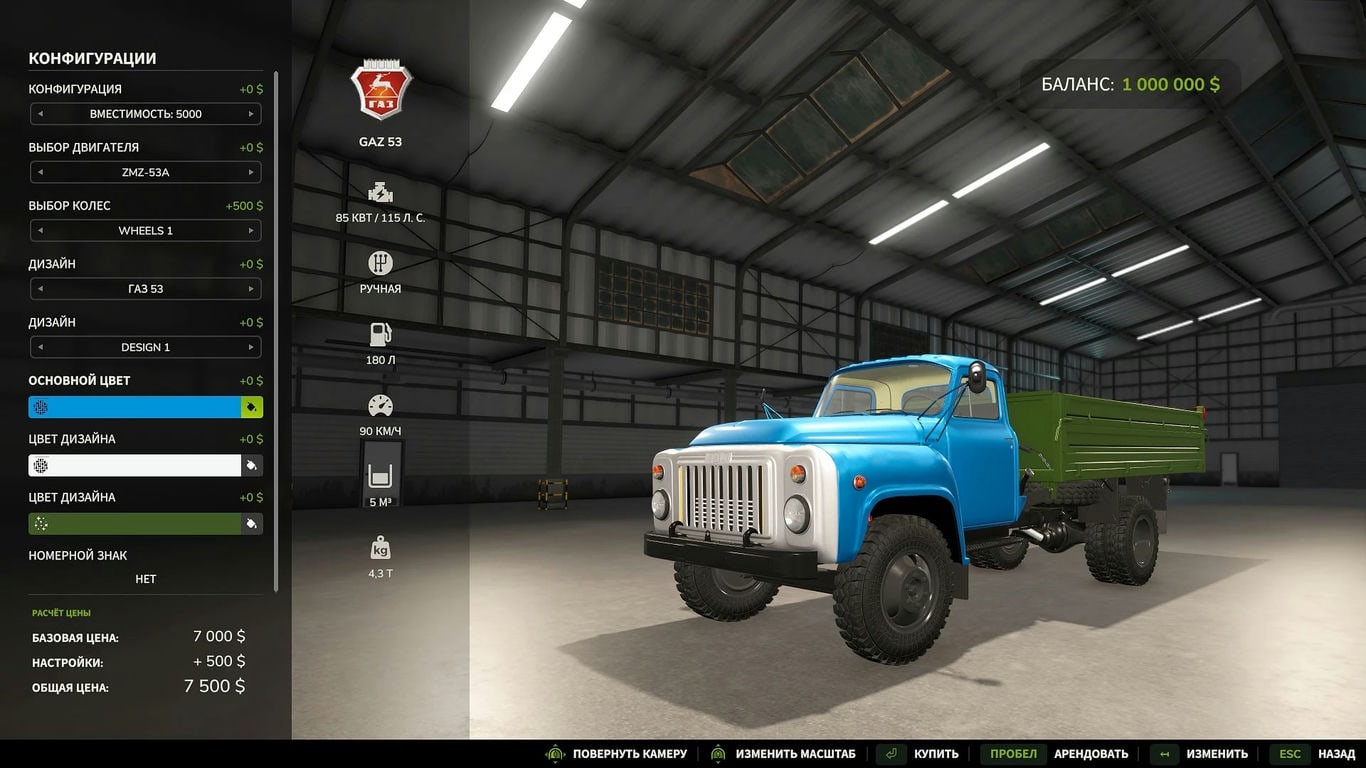Click the 4.3 T weight icon

pyautogui.click(x=380, y=545)
